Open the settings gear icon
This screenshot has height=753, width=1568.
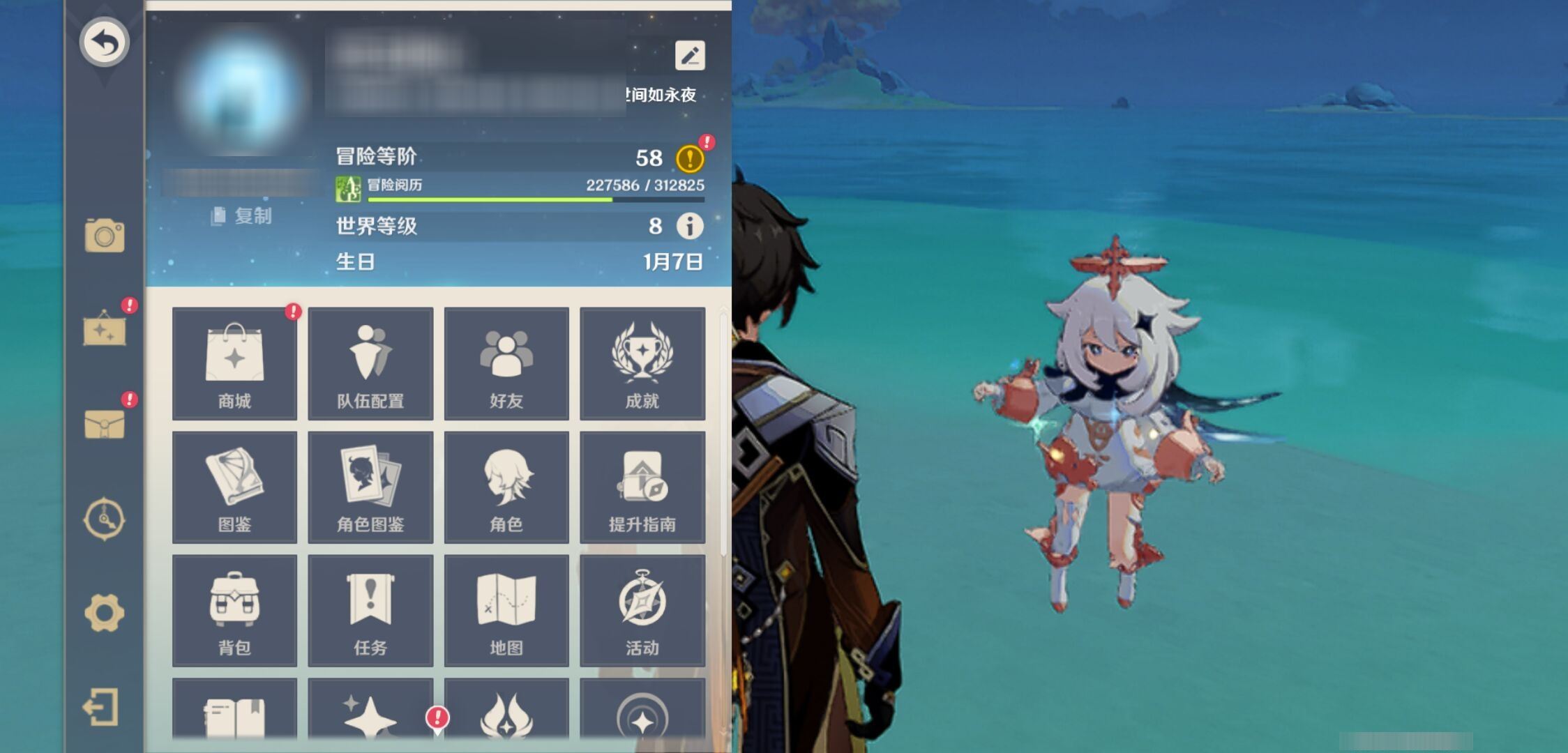(x=105, y=613)
